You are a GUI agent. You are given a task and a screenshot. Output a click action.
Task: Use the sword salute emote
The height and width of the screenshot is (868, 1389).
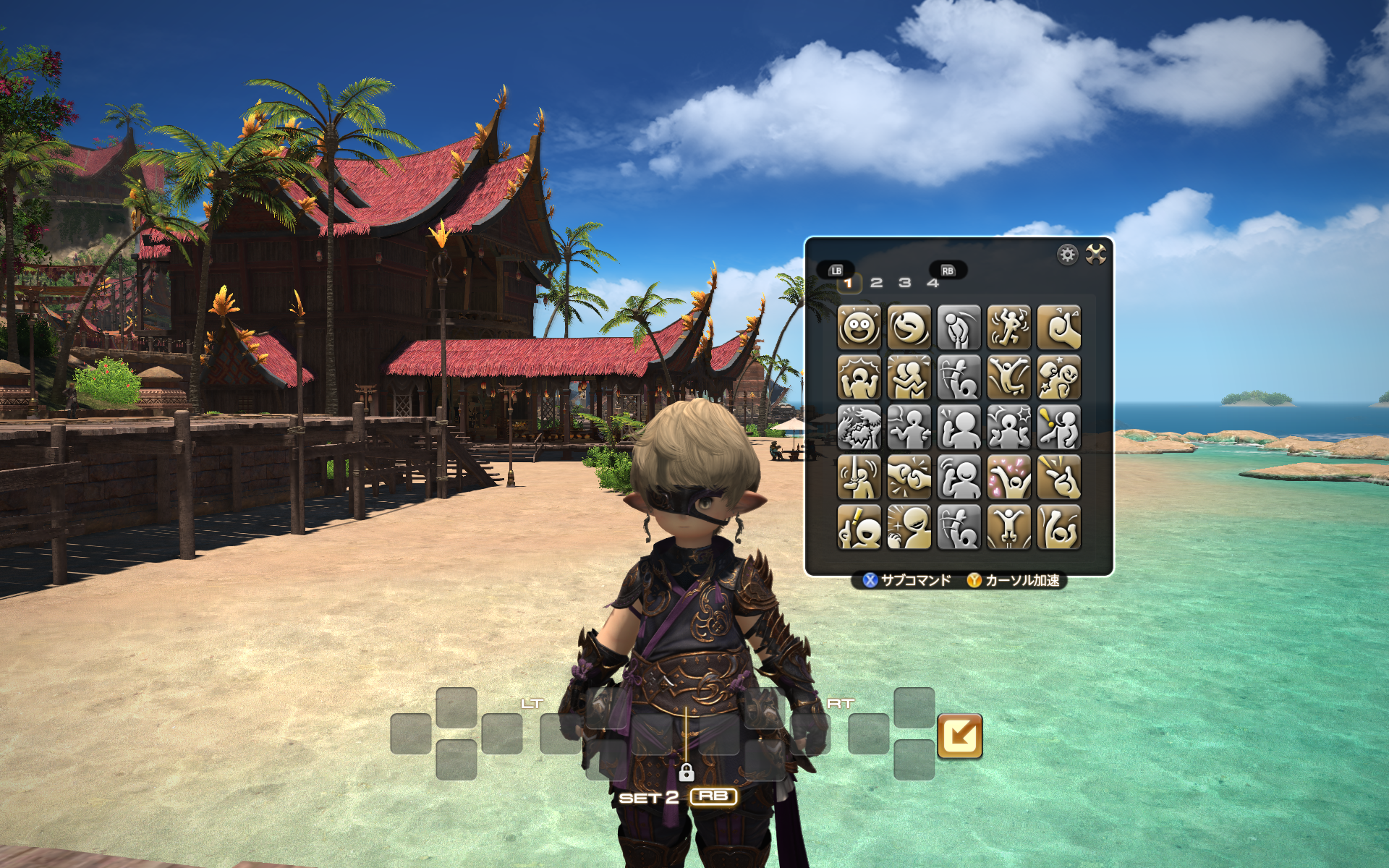859,477
